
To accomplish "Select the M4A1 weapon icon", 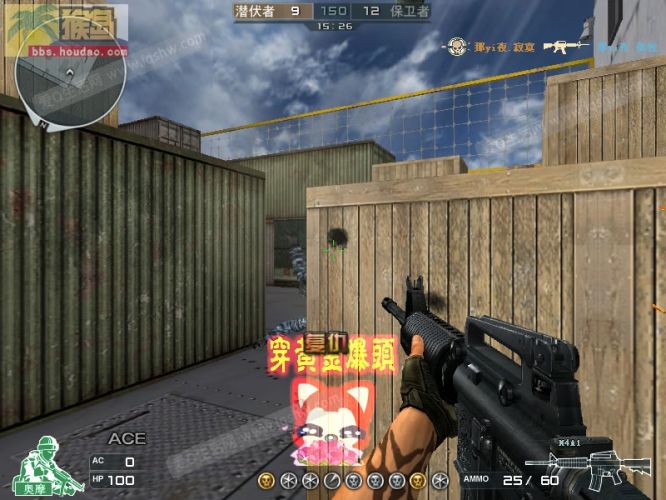I will (592, 468).
